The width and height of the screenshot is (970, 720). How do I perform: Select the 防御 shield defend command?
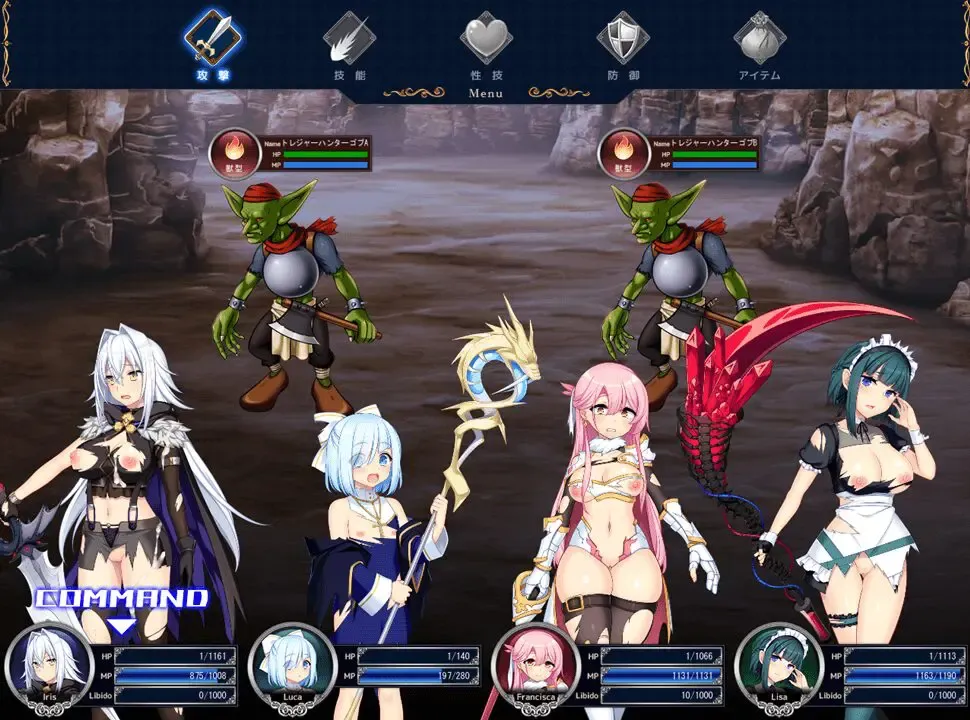point(623,39)
